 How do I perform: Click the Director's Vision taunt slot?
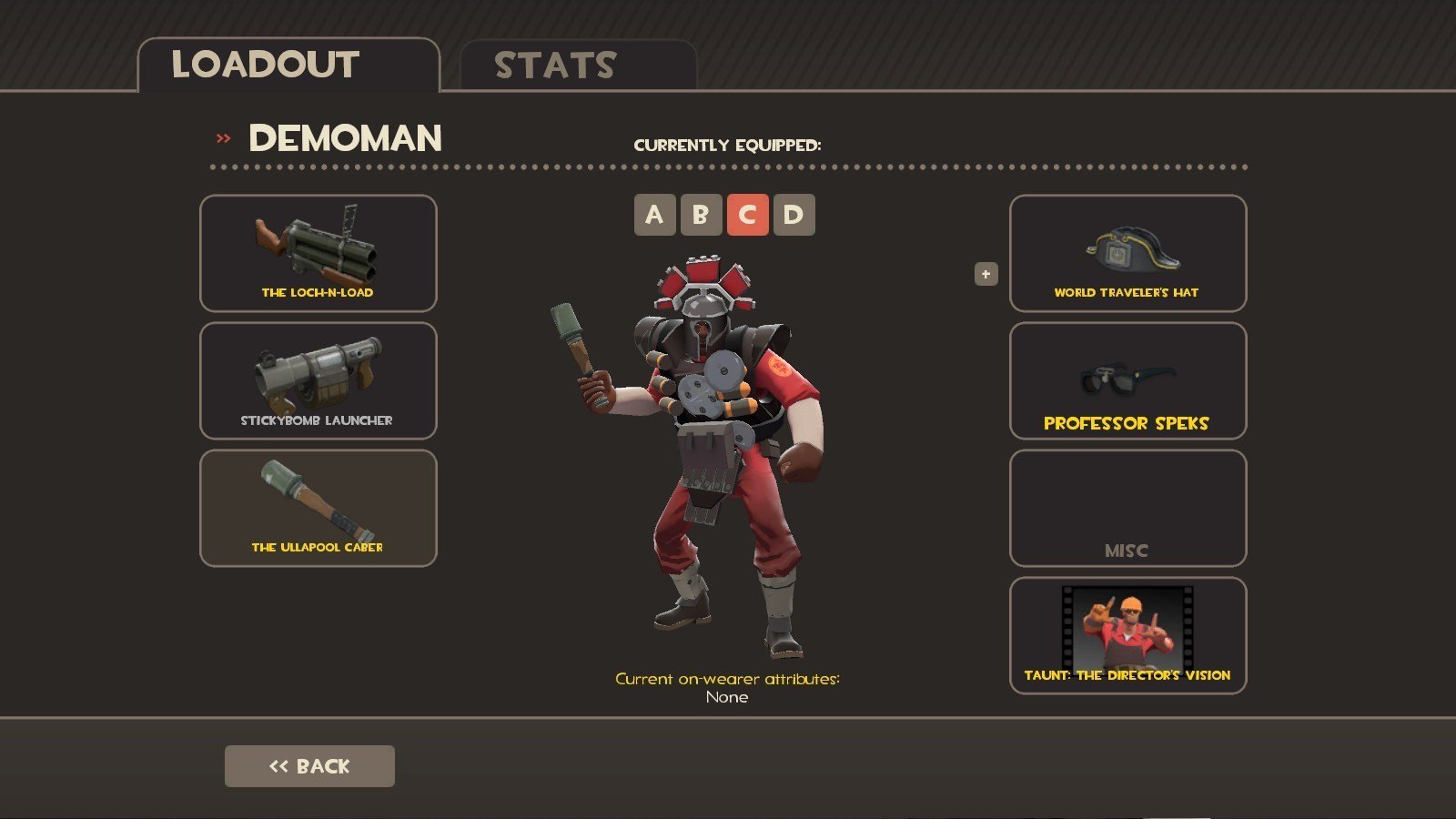(x=1127, y=635)
